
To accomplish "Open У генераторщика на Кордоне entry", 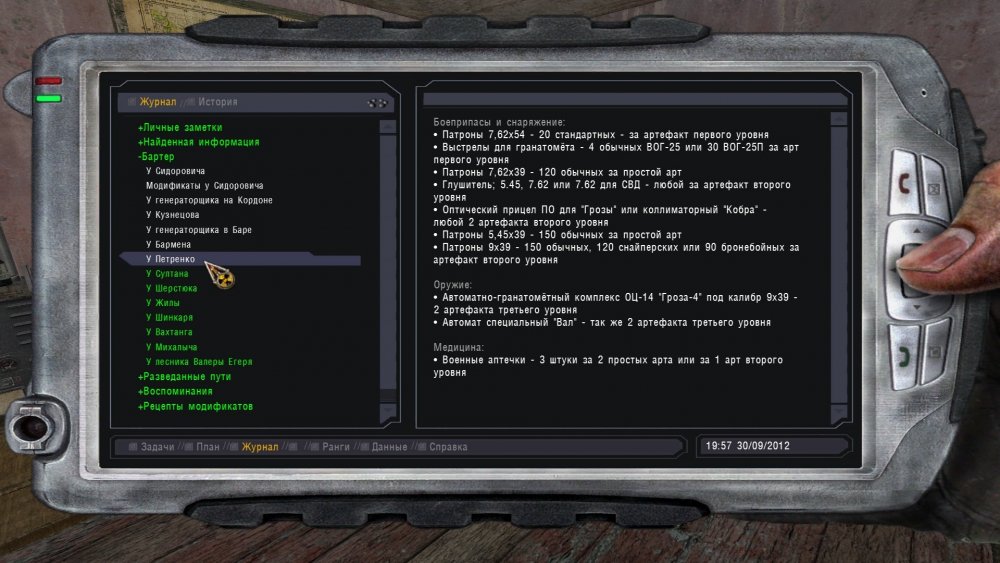I will click(209, 200).
